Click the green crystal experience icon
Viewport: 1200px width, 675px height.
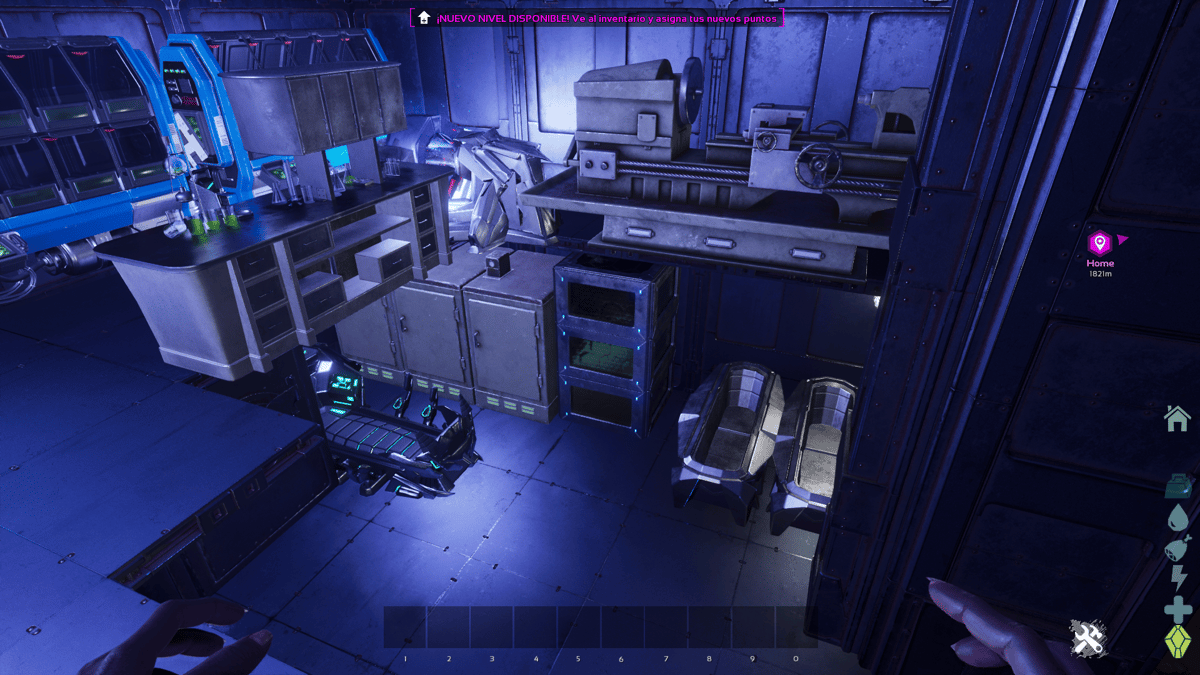[1178, 641]
